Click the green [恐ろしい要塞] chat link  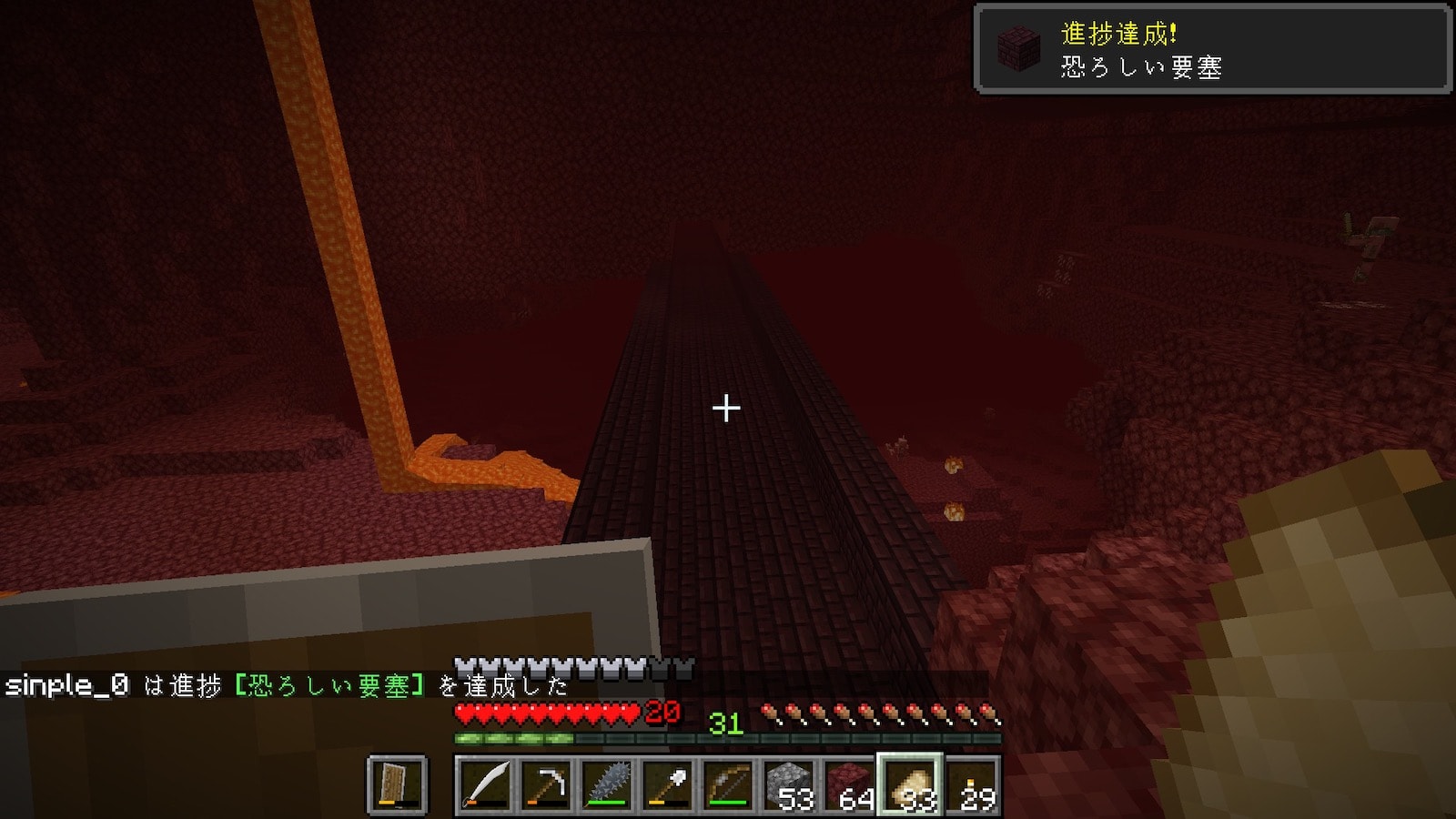[x=329, y=685]
